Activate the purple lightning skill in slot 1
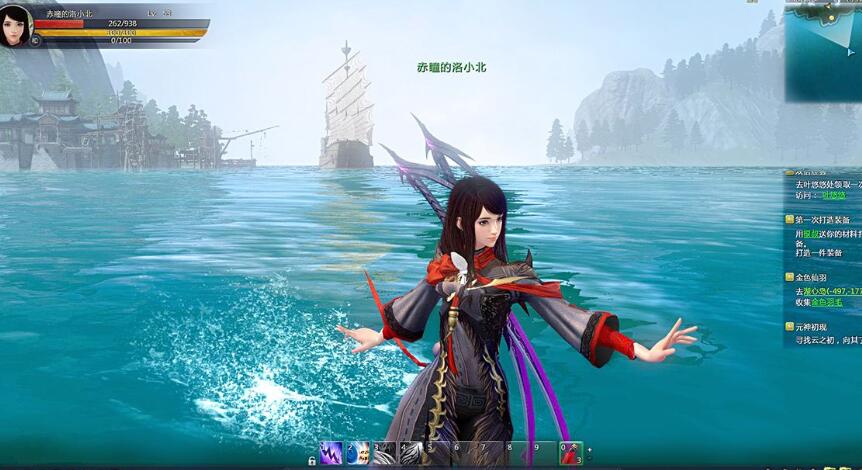Screen dimensions: 862x470 pyautogui.click(x=331, y=453)
